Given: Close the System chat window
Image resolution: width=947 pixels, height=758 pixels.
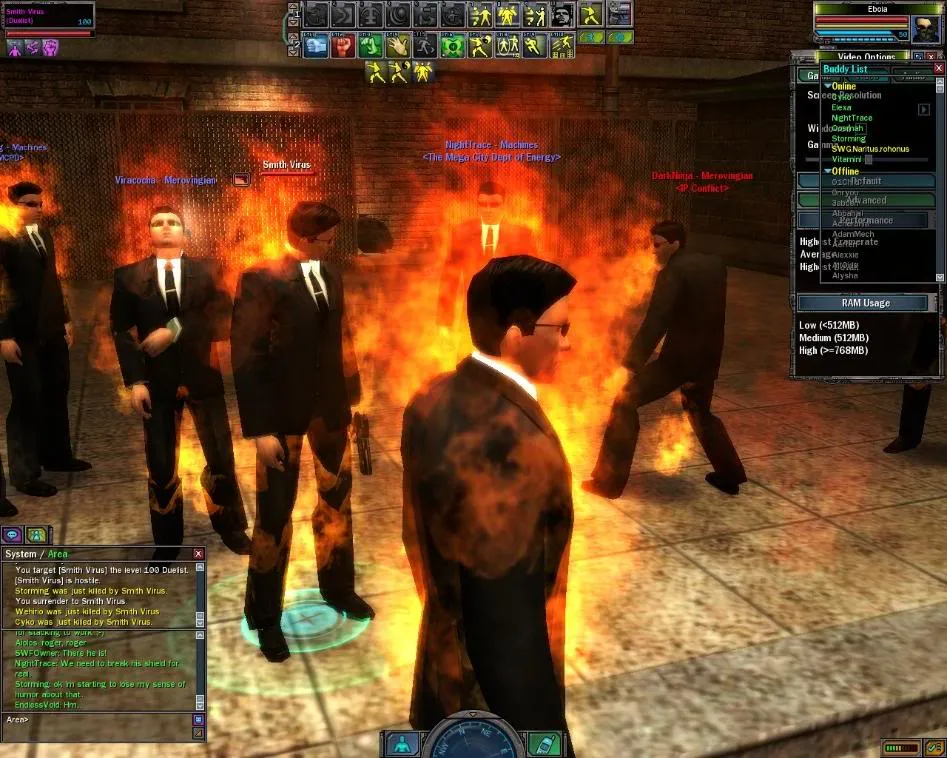Looking at the screenshot, I should pyautogui.click(x=198, y=554).
